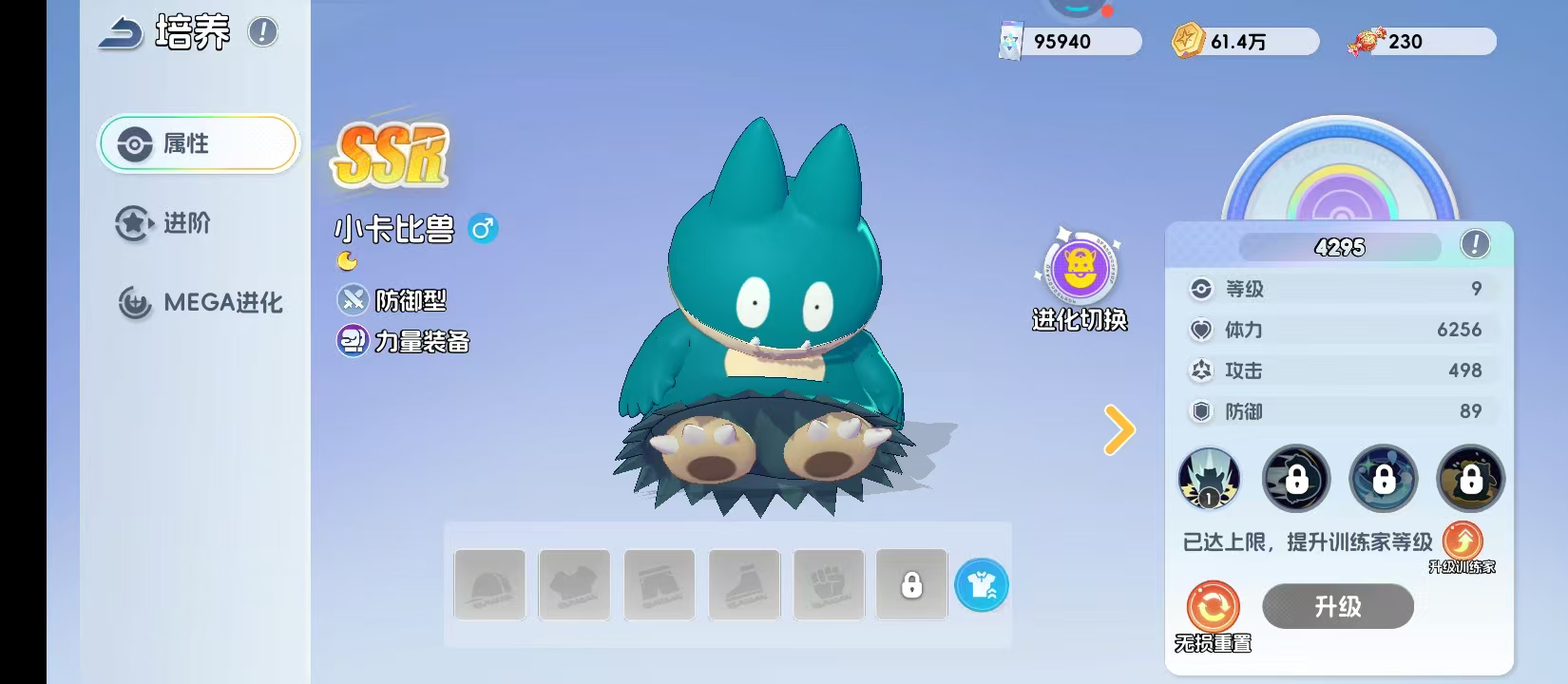Tap the gold coin currency counter

[1244, 42]
